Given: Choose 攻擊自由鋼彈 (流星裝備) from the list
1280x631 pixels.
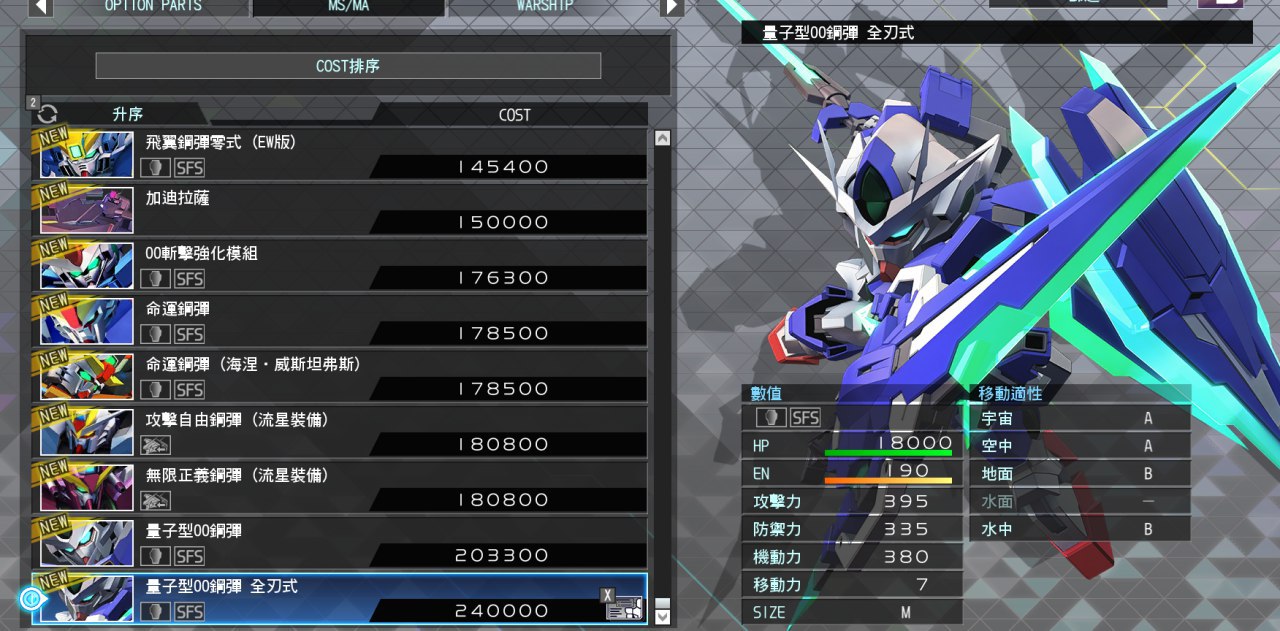Looking at the screenshot, I should 340,431.
